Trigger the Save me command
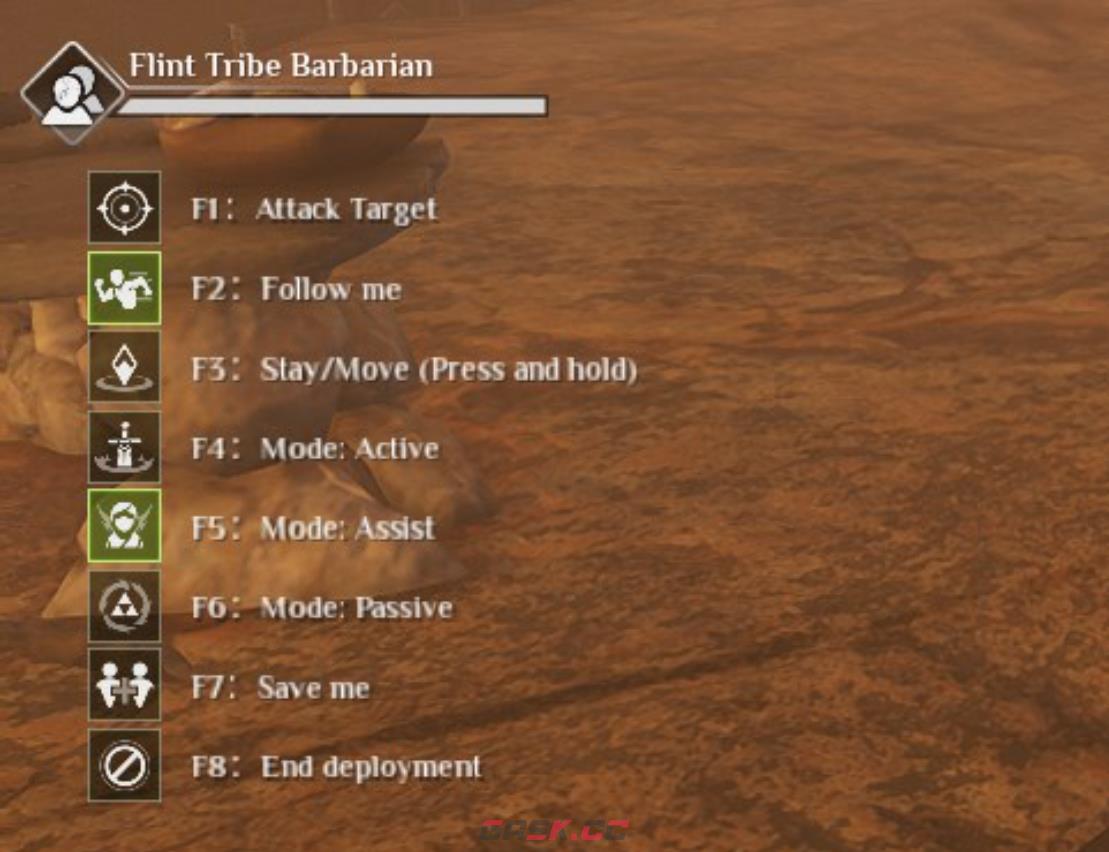 coord(124,685)
